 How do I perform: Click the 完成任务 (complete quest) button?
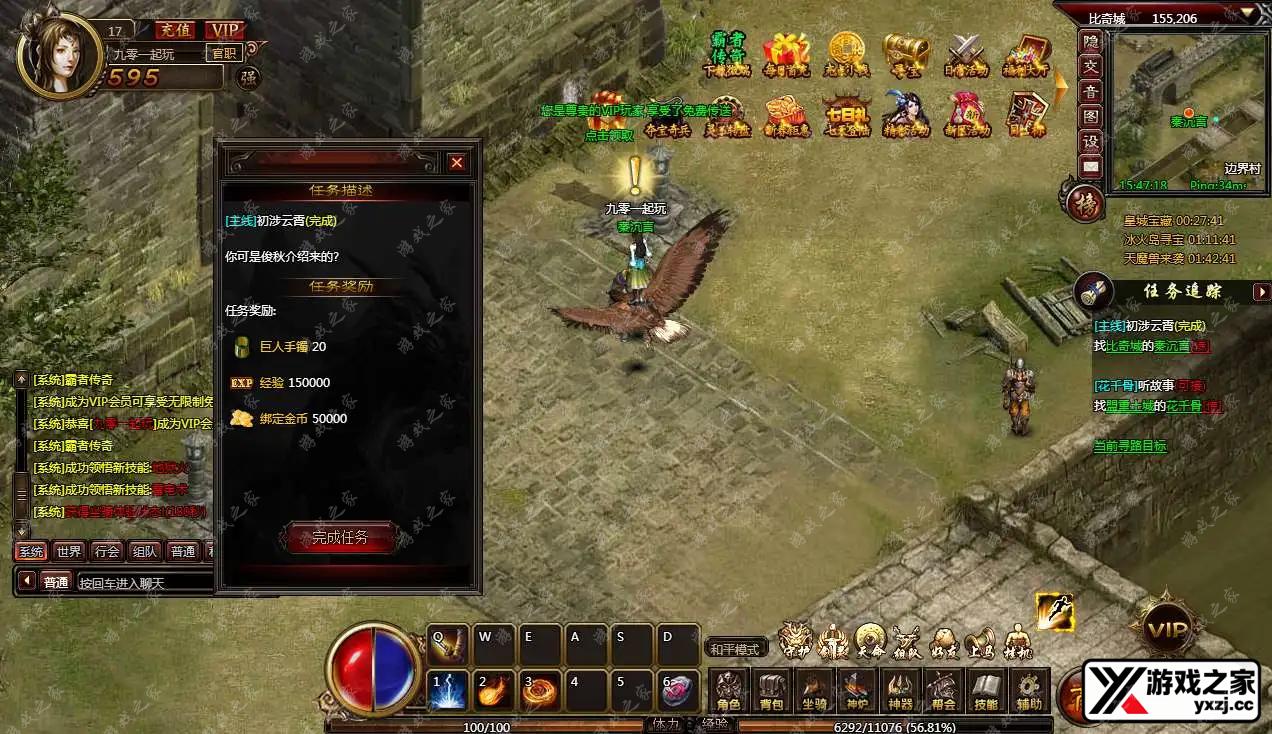[340, 538]
